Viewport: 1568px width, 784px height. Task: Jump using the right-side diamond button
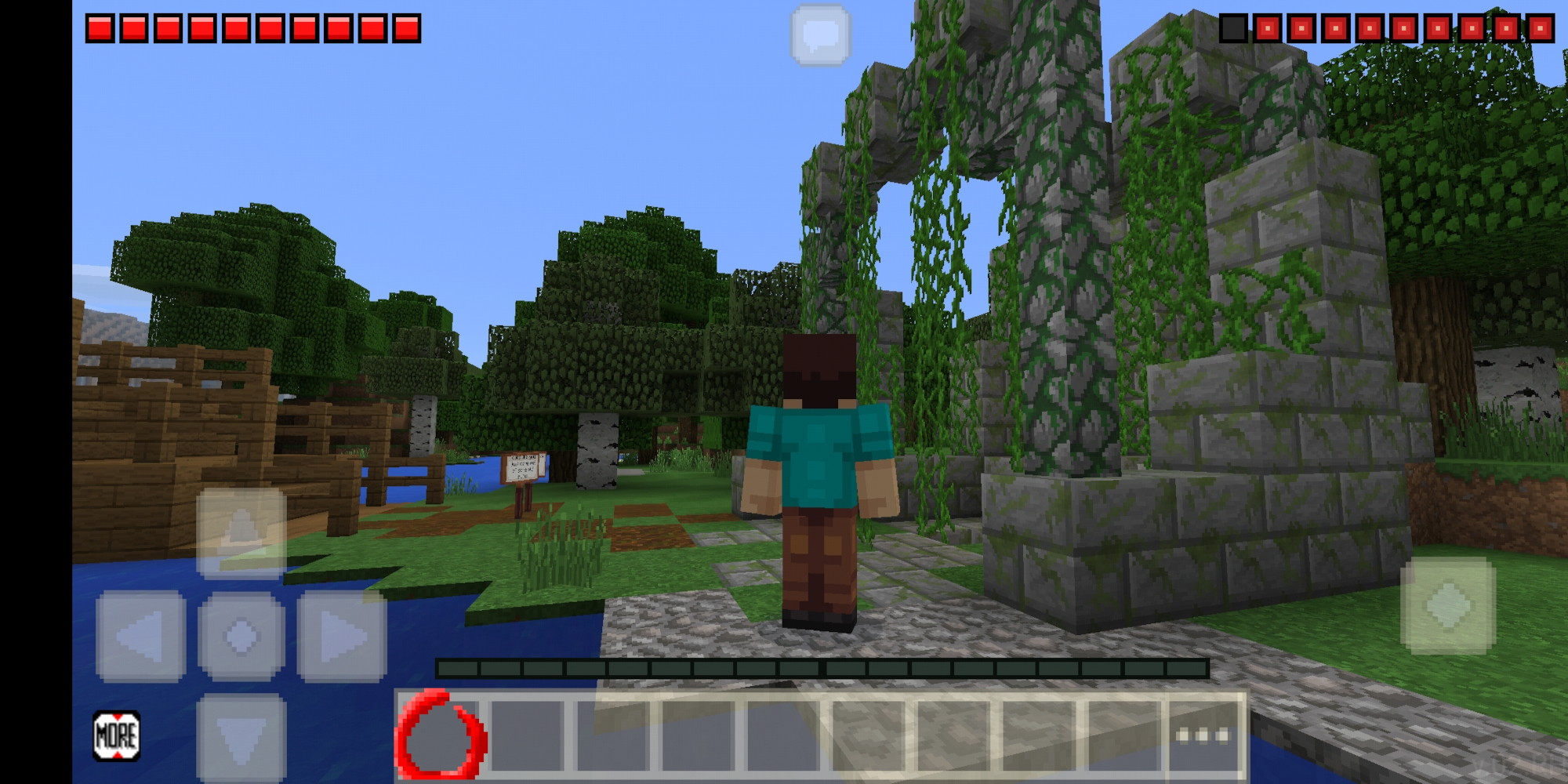click(x=1447, y=605)
